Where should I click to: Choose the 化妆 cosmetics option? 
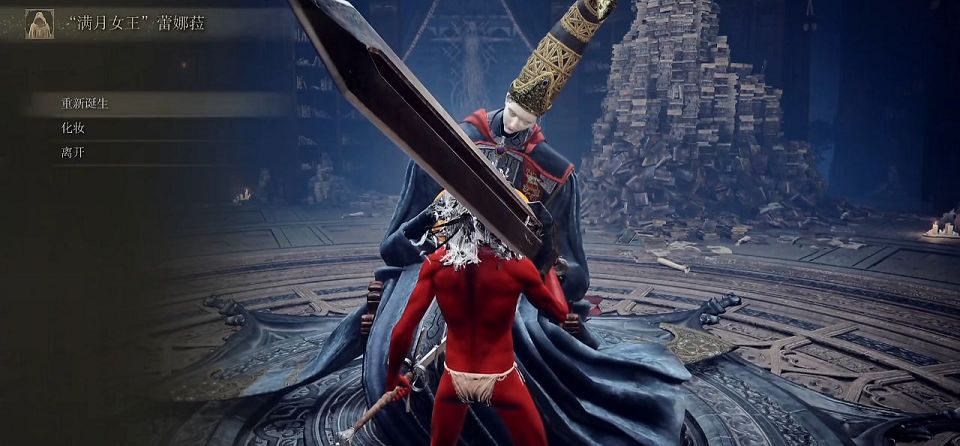[x=72, y=129]
